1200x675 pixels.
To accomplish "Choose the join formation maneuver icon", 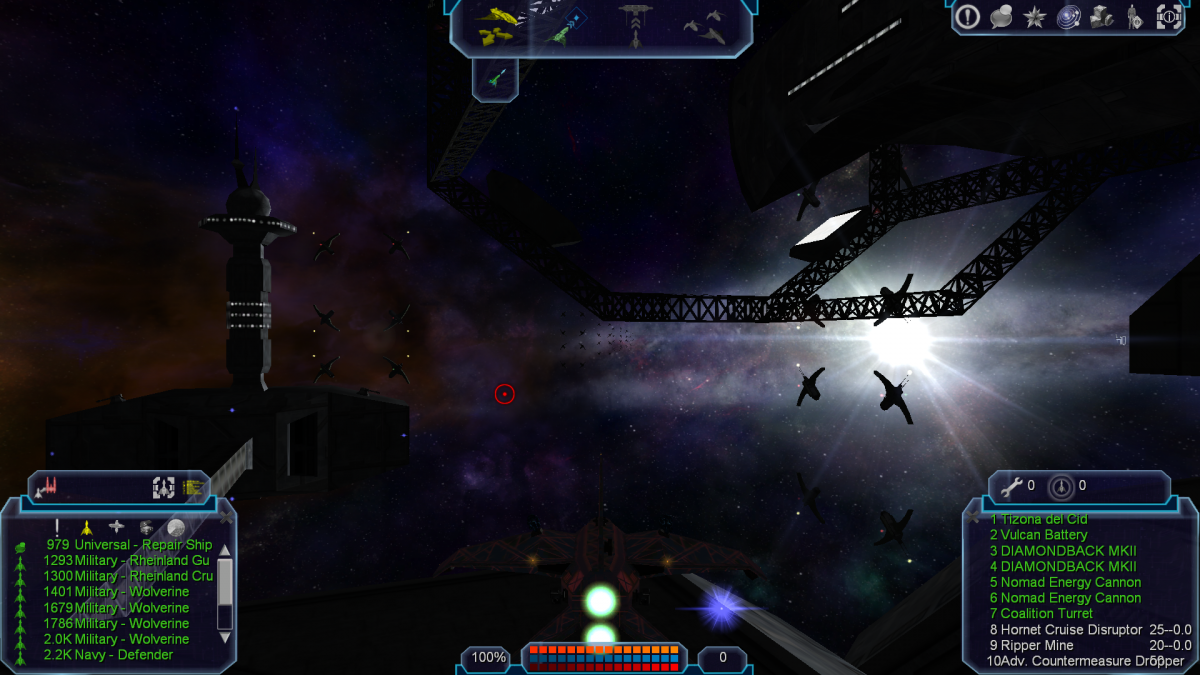I will click(x=706, y=26).
